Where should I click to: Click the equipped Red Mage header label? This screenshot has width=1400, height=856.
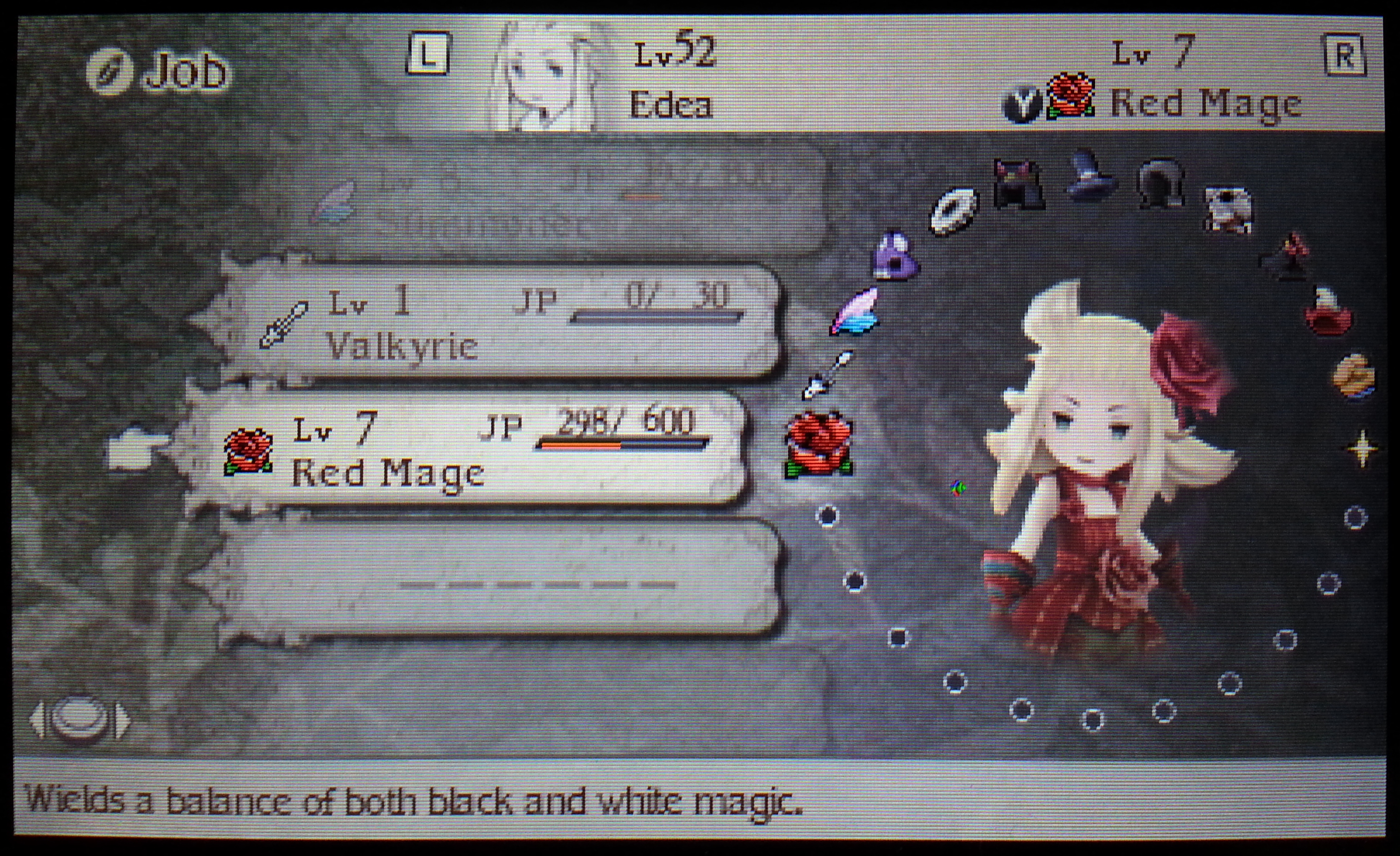tap(1205, 105)
